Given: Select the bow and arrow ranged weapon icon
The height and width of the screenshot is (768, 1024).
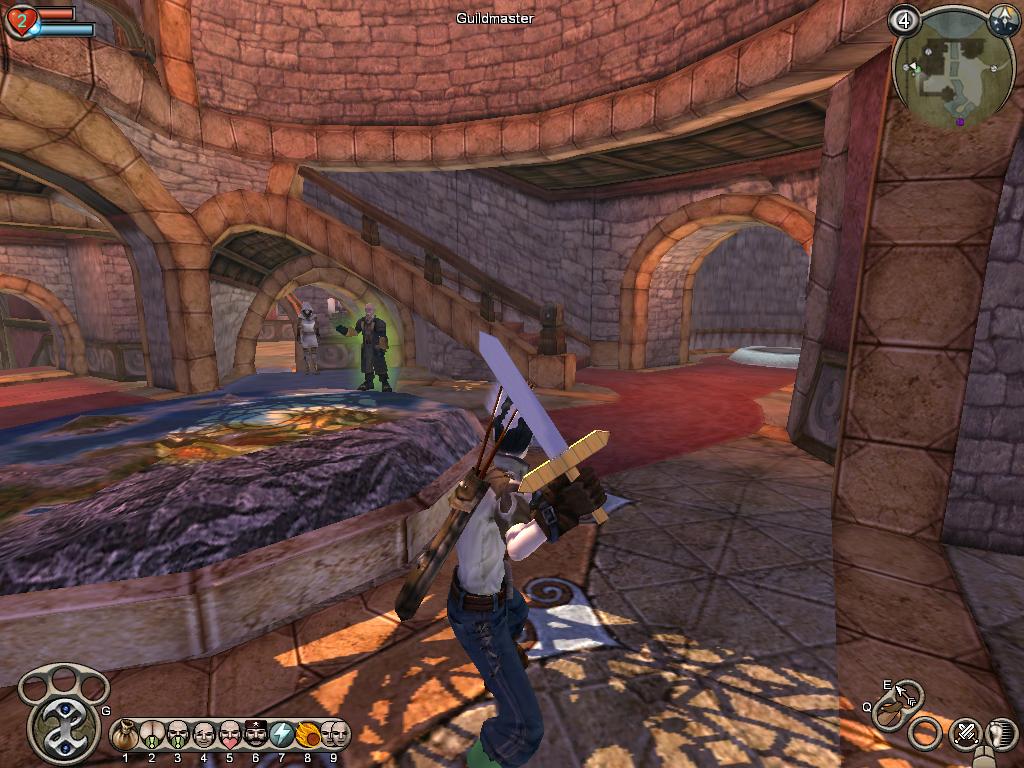Looking at the screenshot, I should [x=890, y=712].
